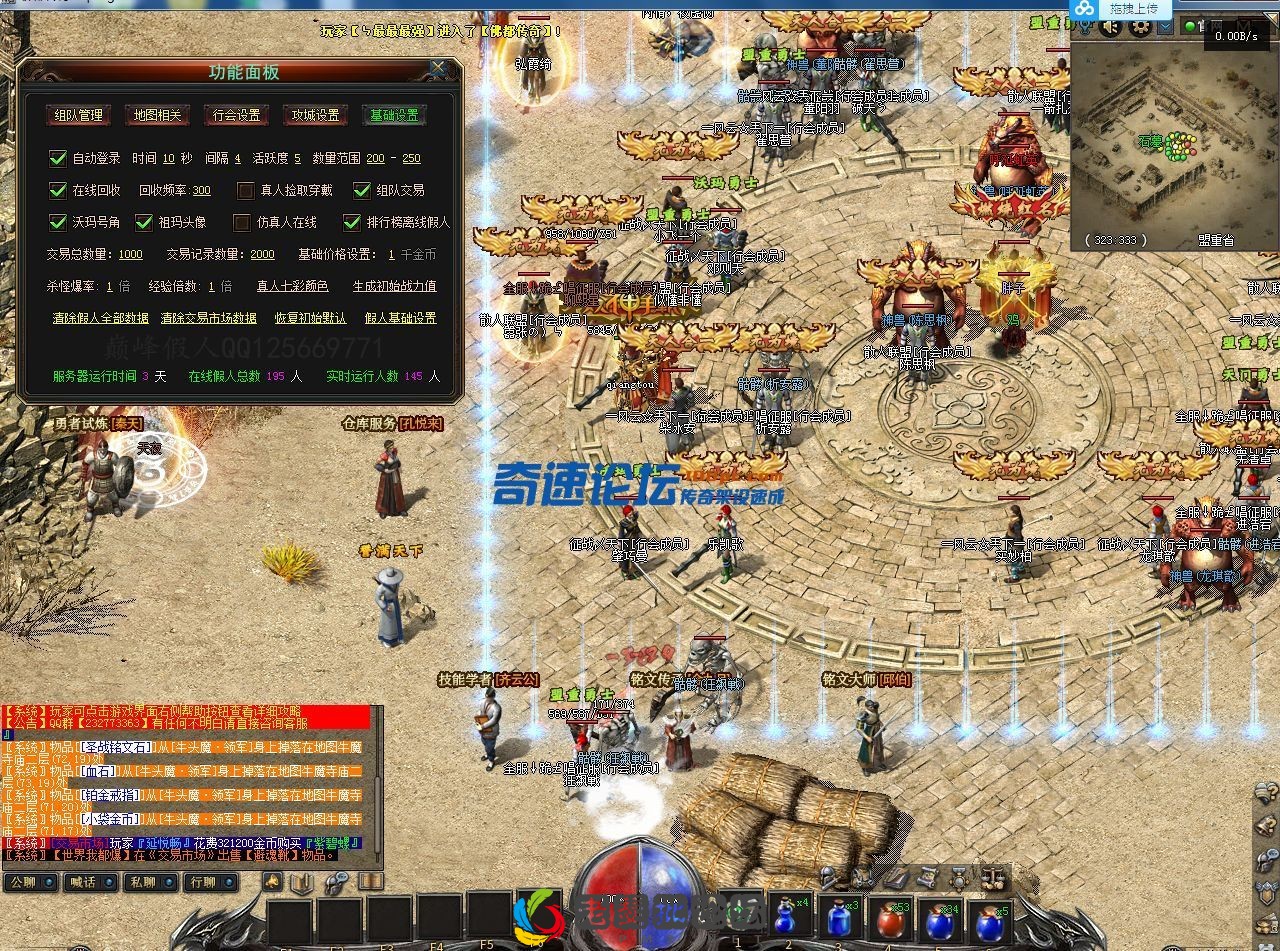Click the 恢复初始默认 link

[310, 318]
